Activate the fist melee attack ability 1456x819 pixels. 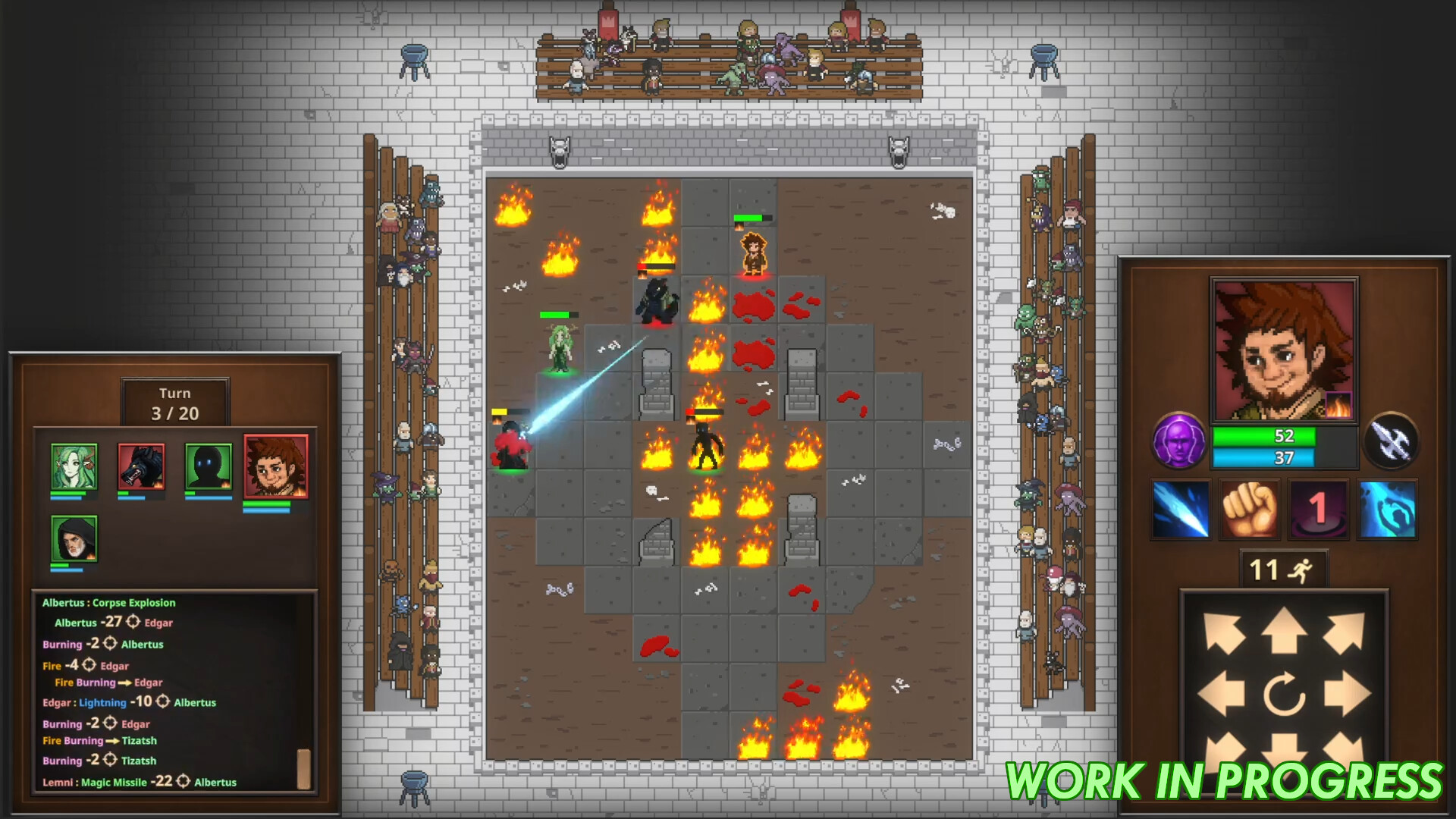pyautogui.click(x=1249, y=507)
